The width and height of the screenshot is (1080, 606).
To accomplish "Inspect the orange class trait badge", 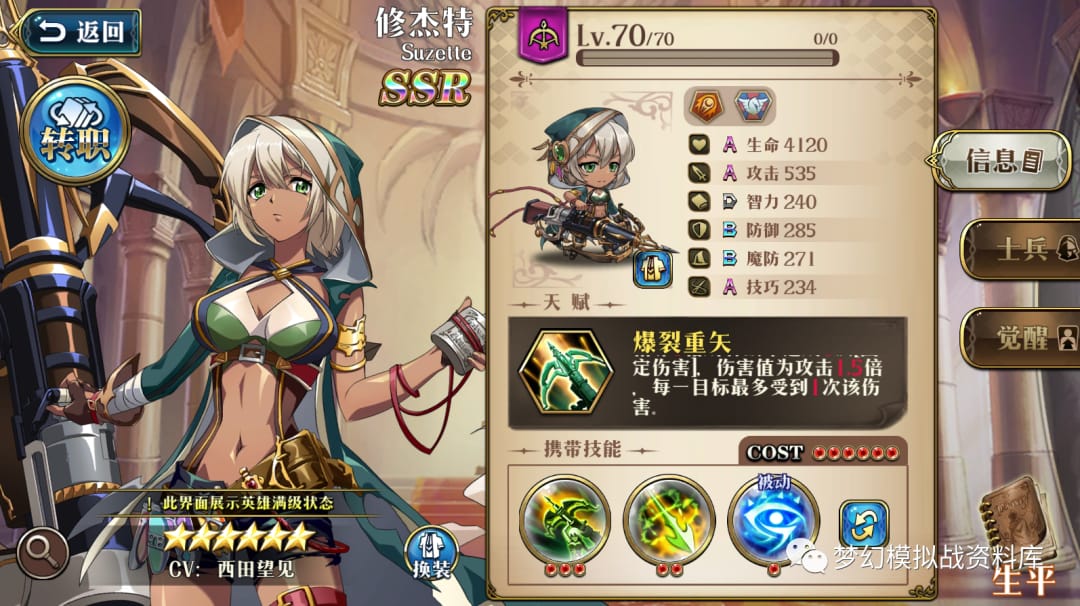I will pos(705,105).
